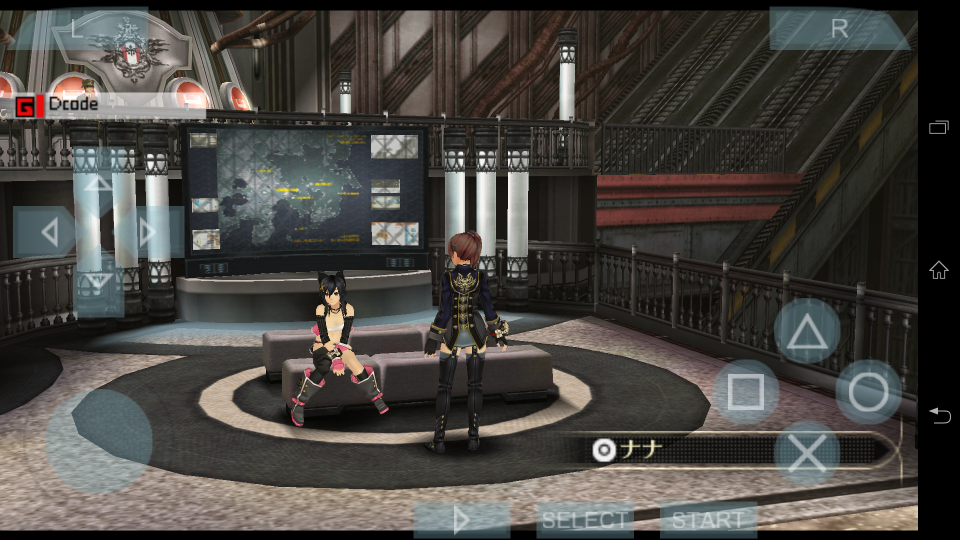The width and height of the screenshot is (960, 540).
Task: Tap the triangle touch button
Action: coord(807,332)
